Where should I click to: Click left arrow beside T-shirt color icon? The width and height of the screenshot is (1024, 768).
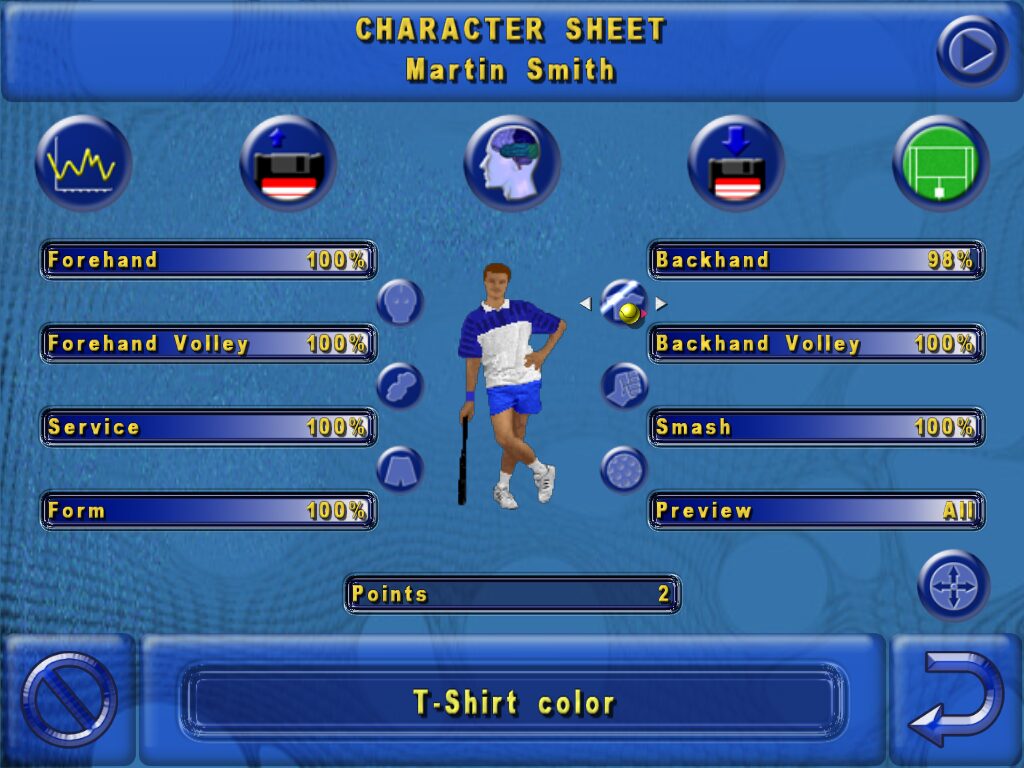585,303
